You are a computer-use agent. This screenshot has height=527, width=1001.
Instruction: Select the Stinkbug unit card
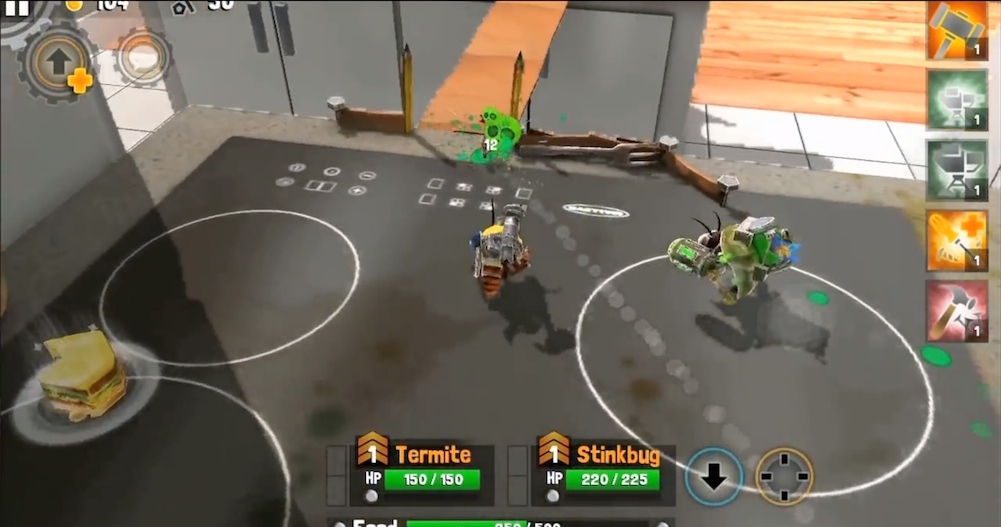(x=601, y=468)
